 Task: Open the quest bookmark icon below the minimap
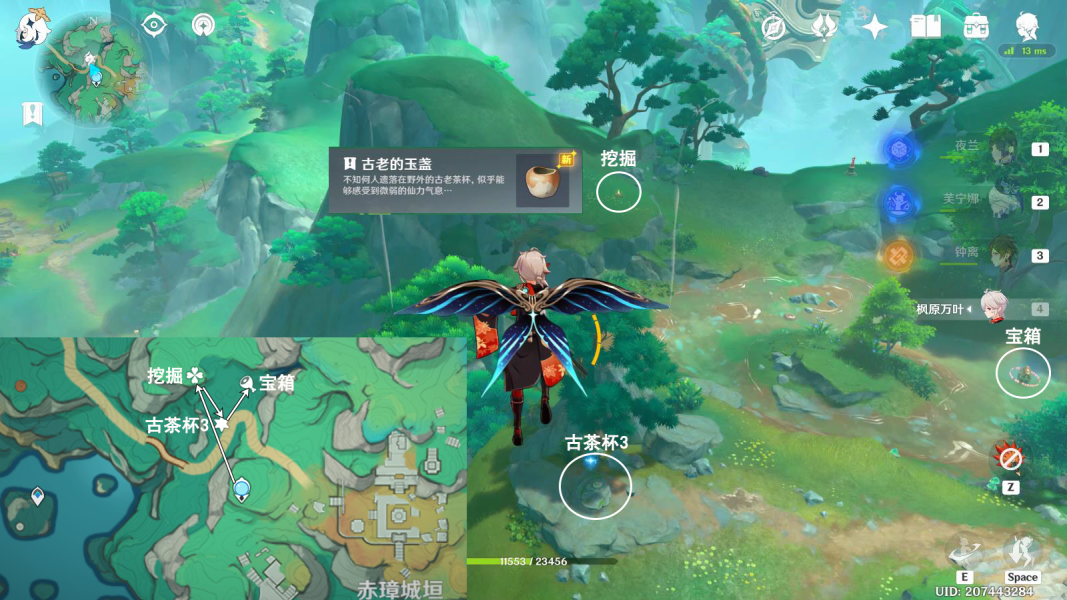(32, 114)
